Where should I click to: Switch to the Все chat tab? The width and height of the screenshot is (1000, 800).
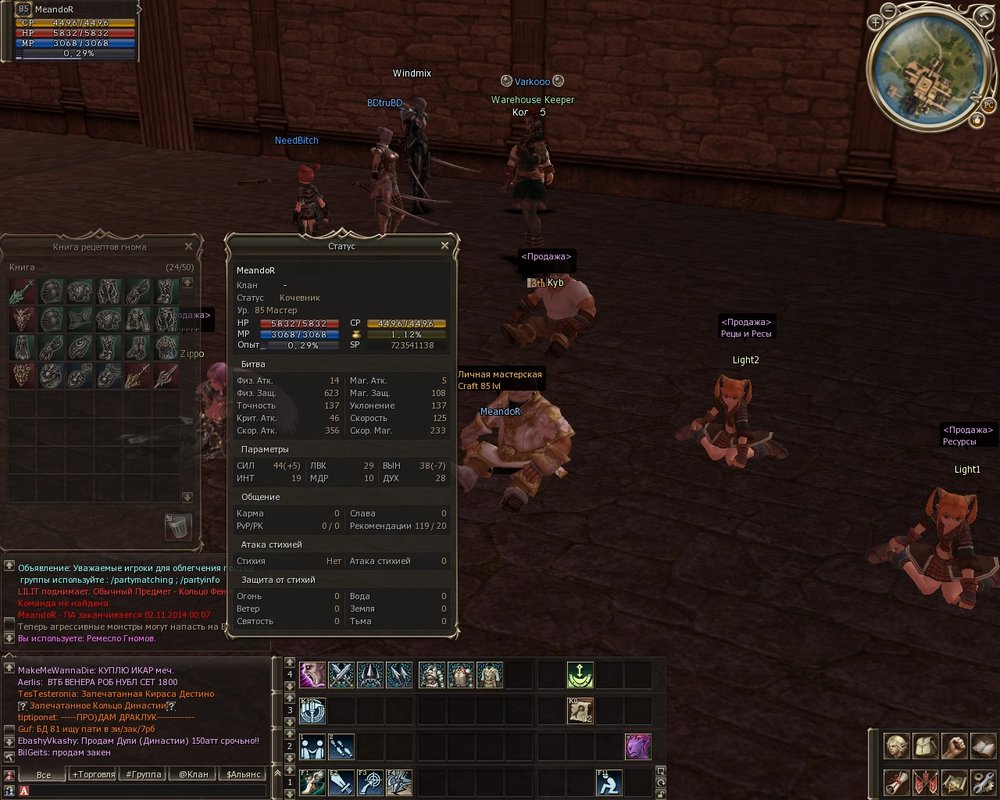coord(42,774)
